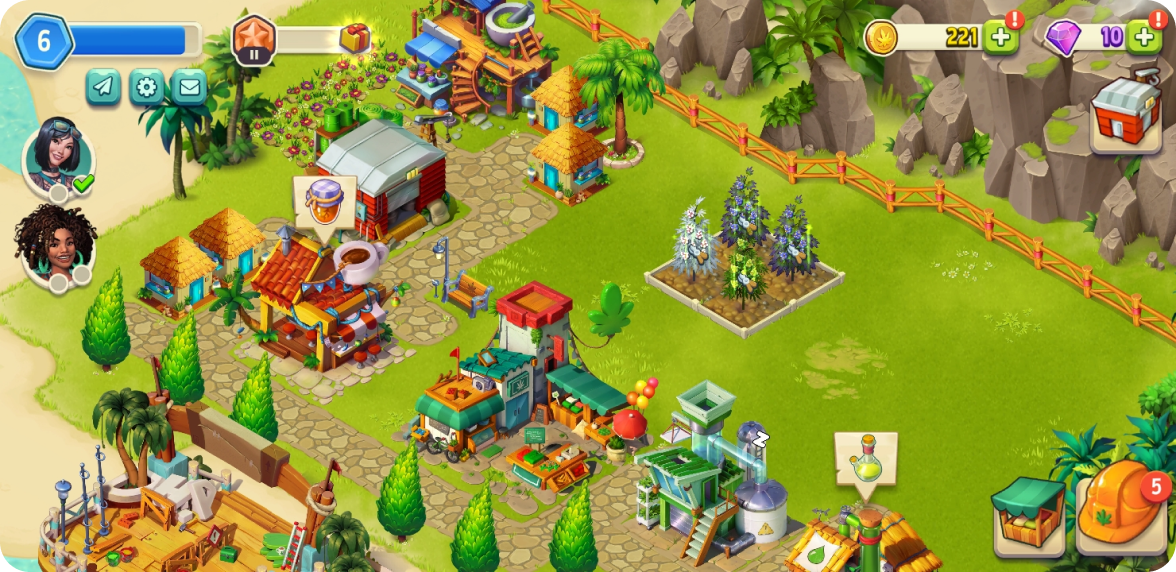Collect the honey jar speech bubble
Screen dimensions: 1176x572
point(324,202)
